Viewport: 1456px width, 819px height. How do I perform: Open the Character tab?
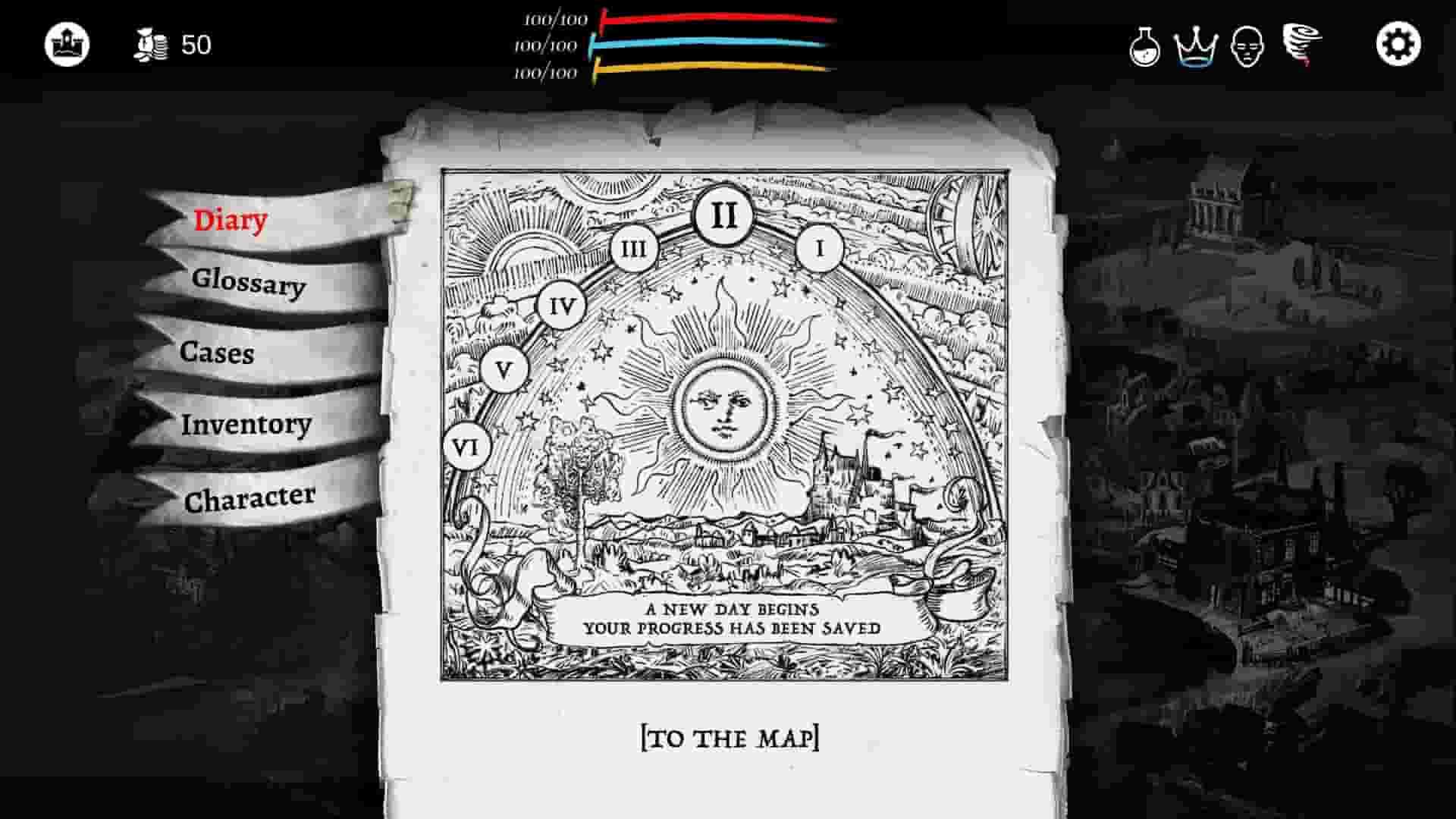[x=250, y=497]
